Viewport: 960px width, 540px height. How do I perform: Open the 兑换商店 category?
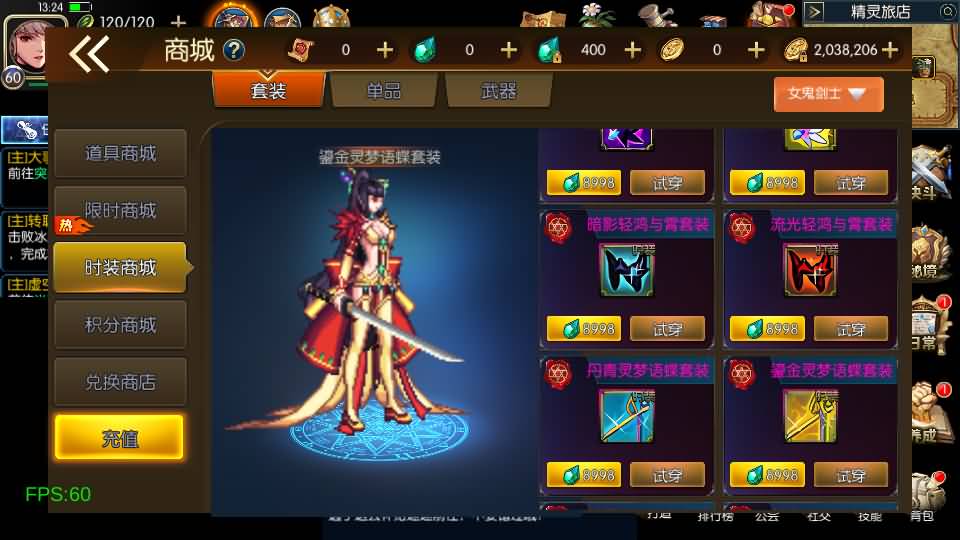[120, 382]
